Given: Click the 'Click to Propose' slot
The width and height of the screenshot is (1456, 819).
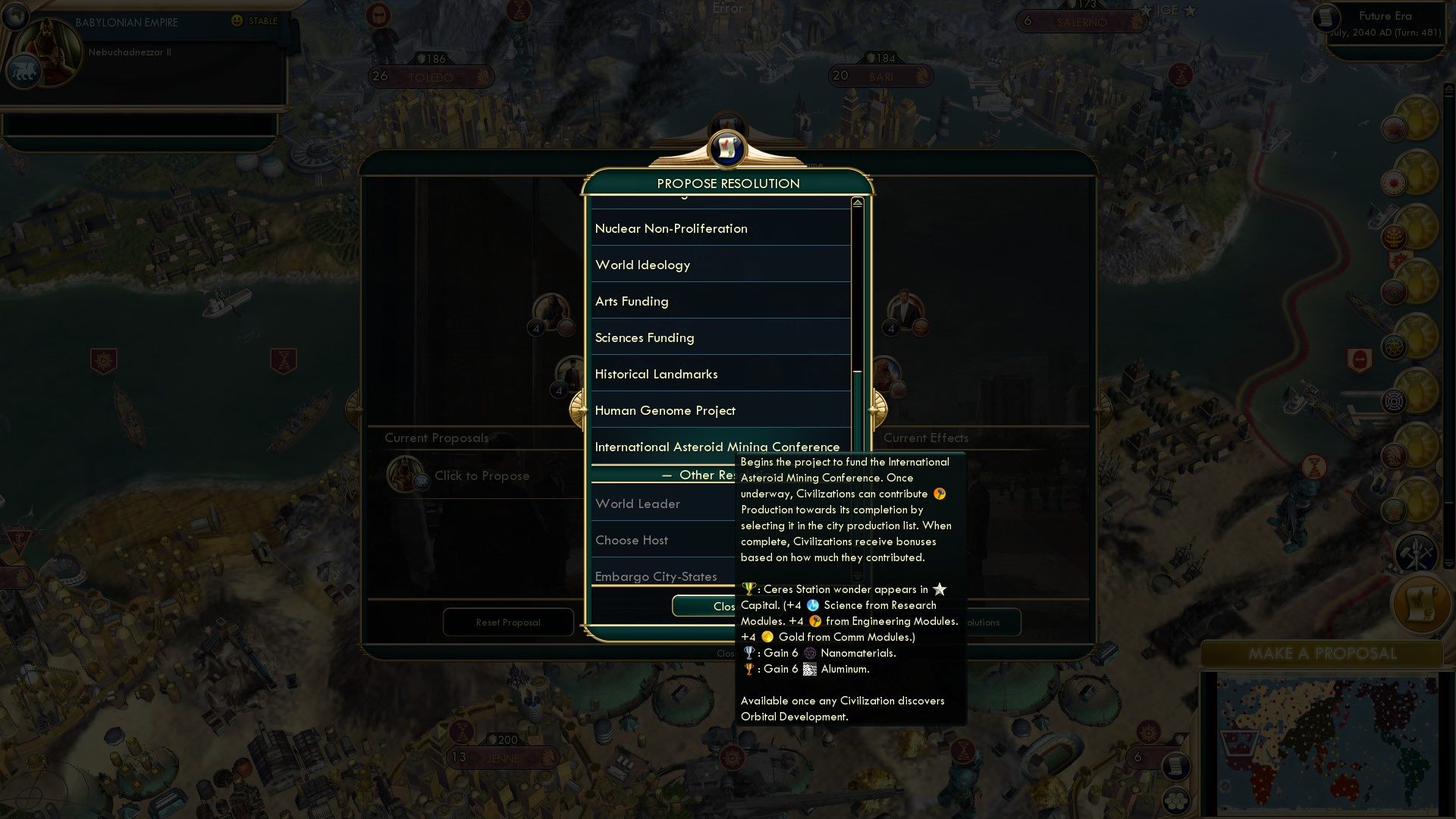Looking at the screenshot, I should (482, 475).
